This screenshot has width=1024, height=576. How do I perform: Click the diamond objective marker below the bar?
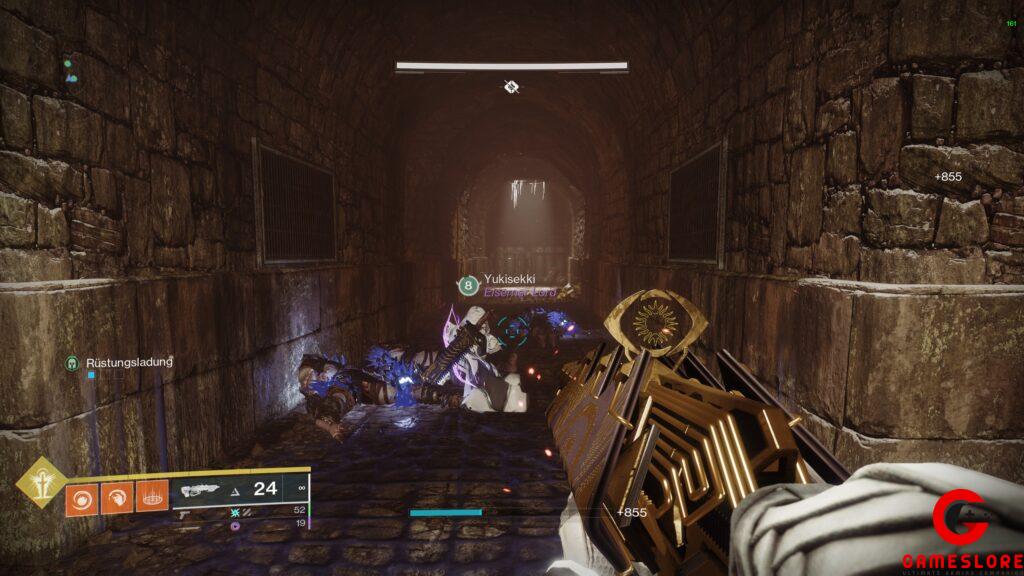[511, 87]
